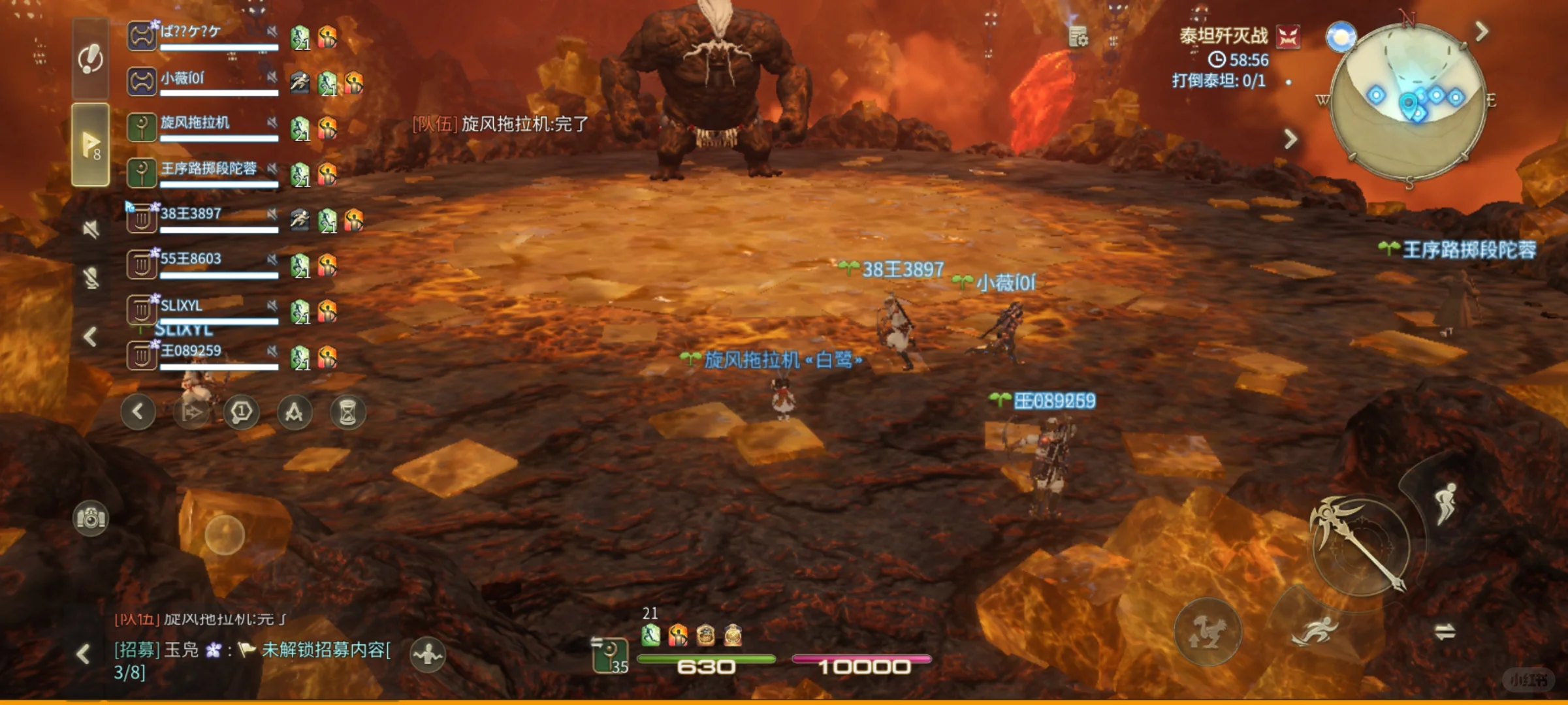Viewport: 1568px width, 705px height.
Task: Tap the camera screenshot icon on the left
Action: pos(91,518)
